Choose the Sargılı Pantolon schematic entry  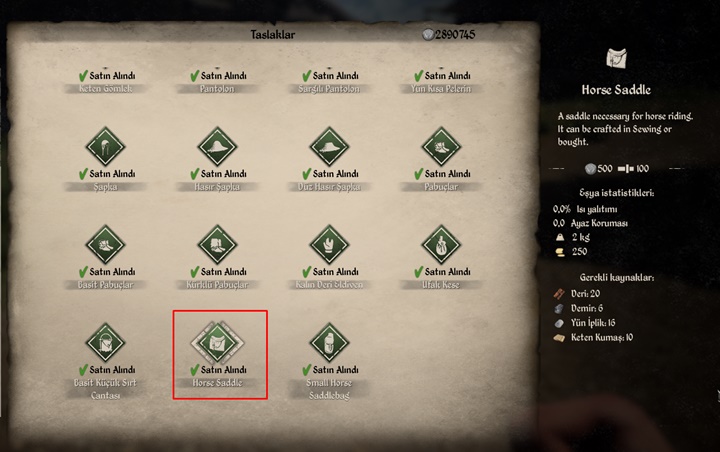(329, 82)
